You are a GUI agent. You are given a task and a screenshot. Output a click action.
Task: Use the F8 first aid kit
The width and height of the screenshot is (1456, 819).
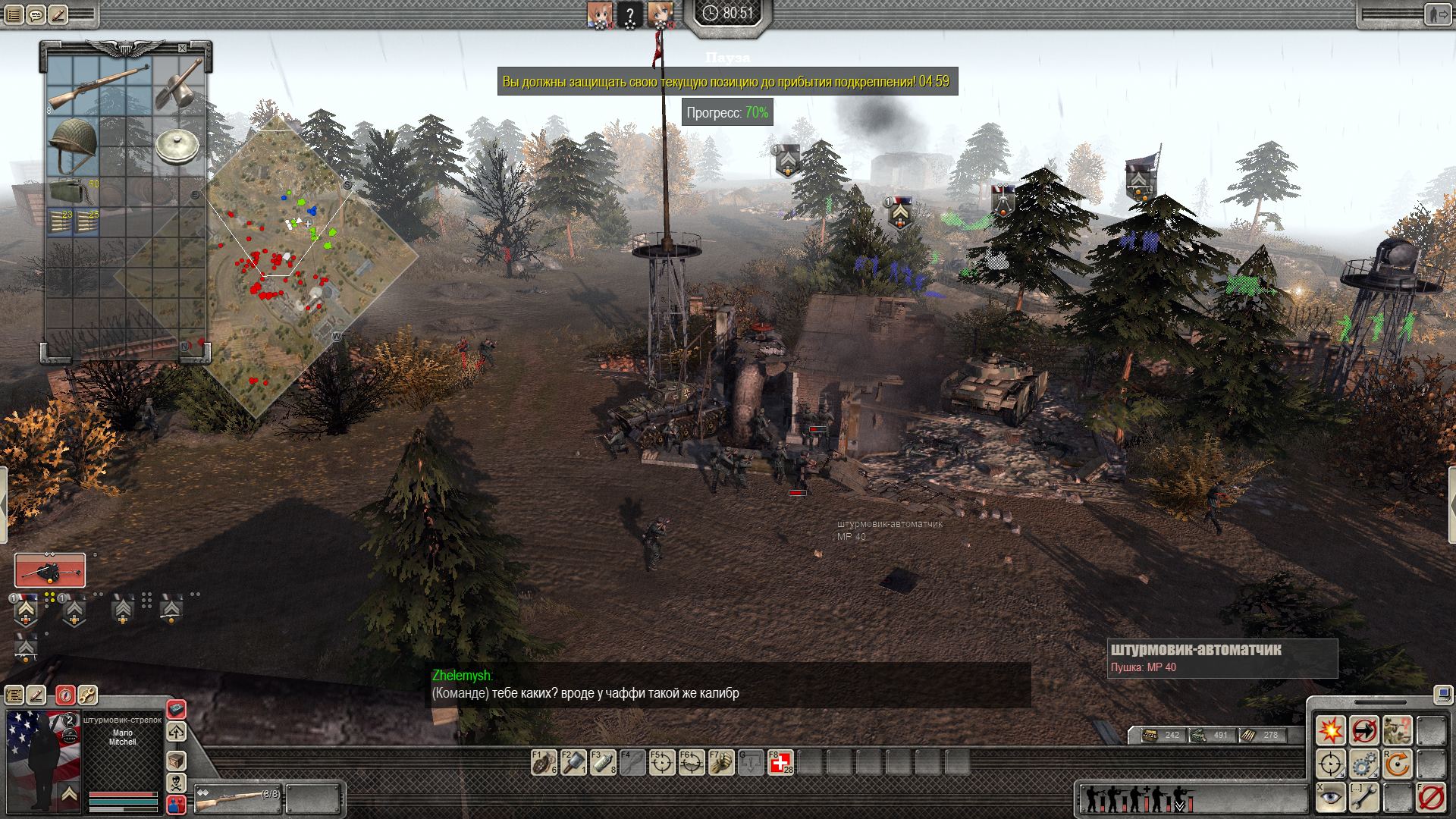[x=780, y=762]
